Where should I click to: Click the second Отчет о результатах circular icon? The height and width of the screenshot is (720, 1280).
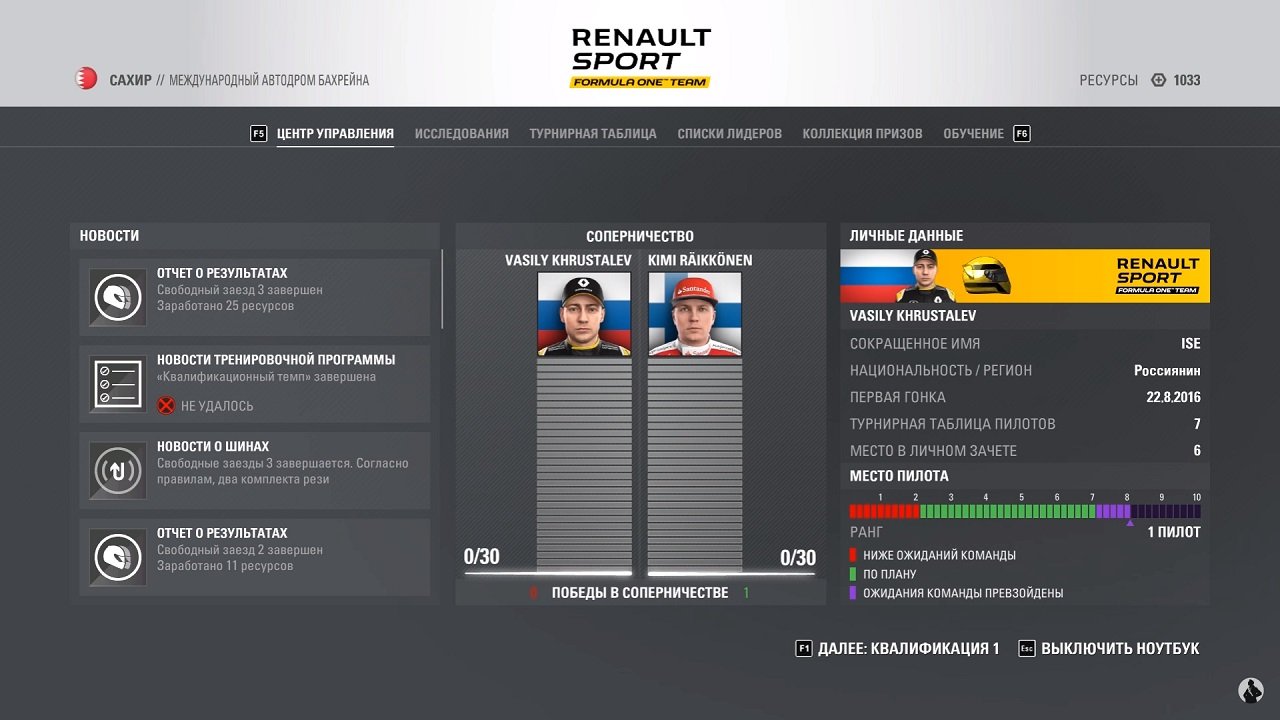tap(117, 557)
